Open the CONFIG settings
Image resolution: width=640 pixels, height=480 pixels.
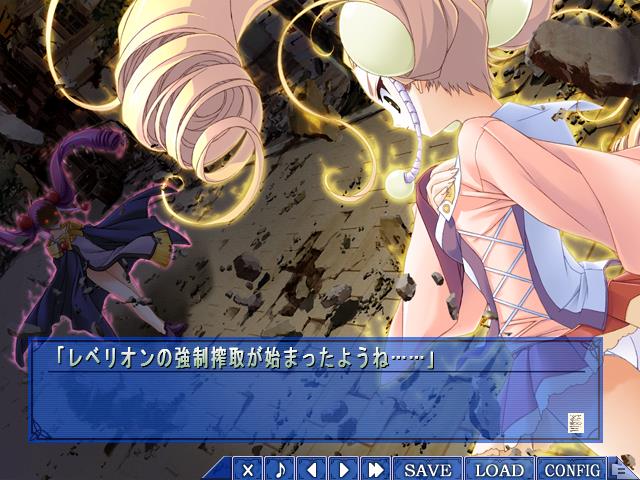(572, 469)
